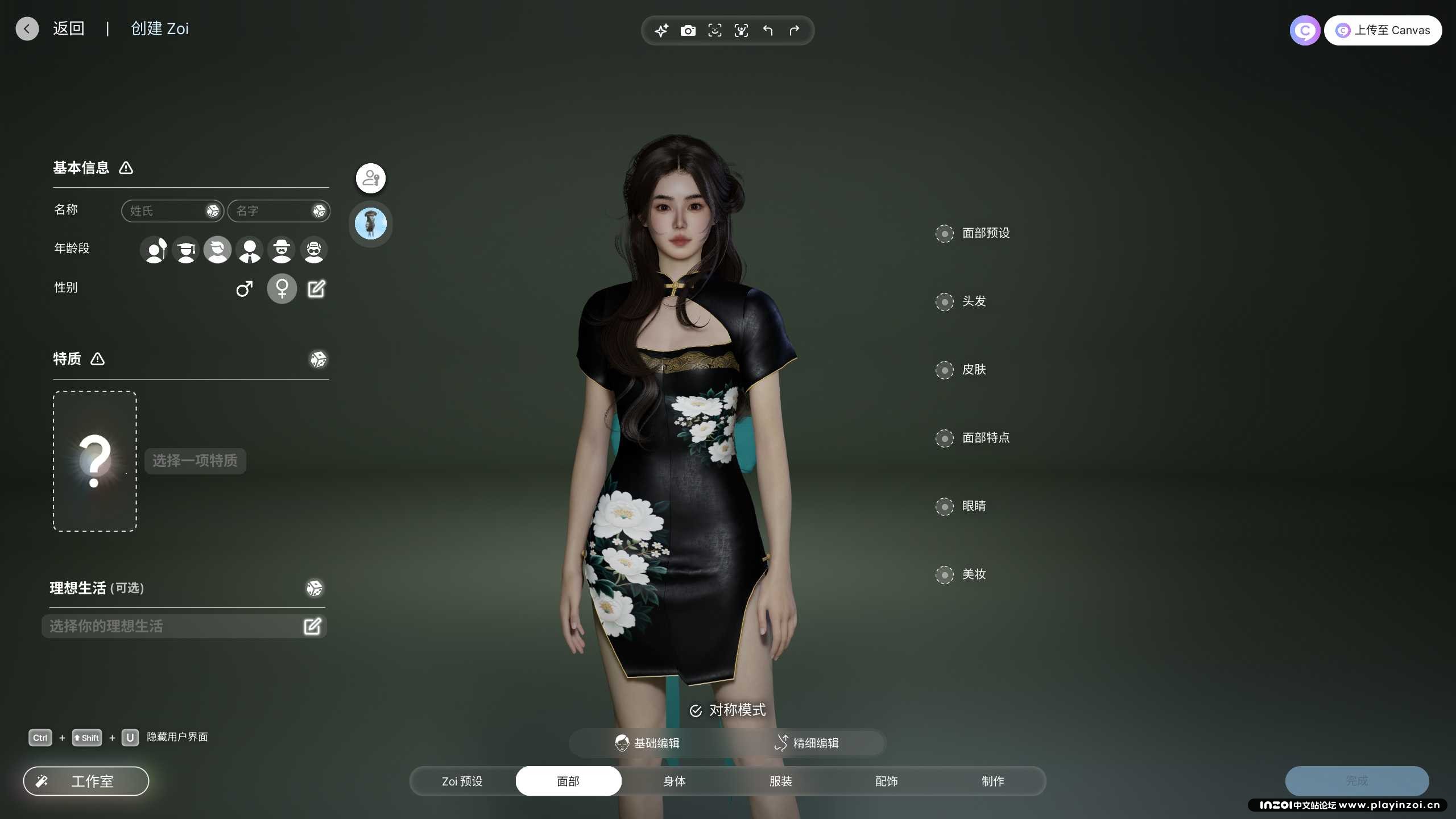Go back using the 返回 arrow button

click(27, 28)
